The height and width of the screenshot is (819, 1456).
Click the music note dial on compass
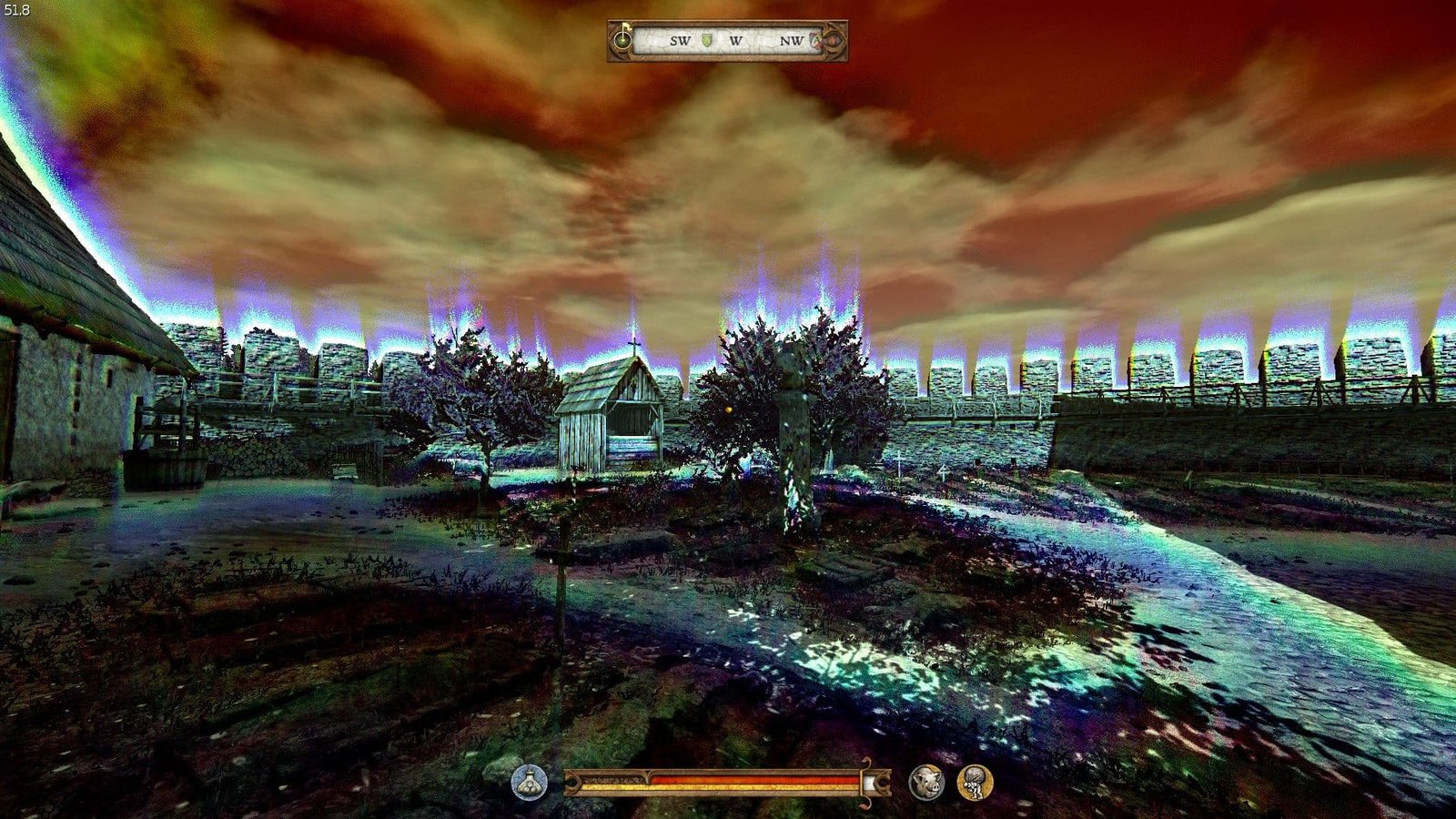coord(623,40)
